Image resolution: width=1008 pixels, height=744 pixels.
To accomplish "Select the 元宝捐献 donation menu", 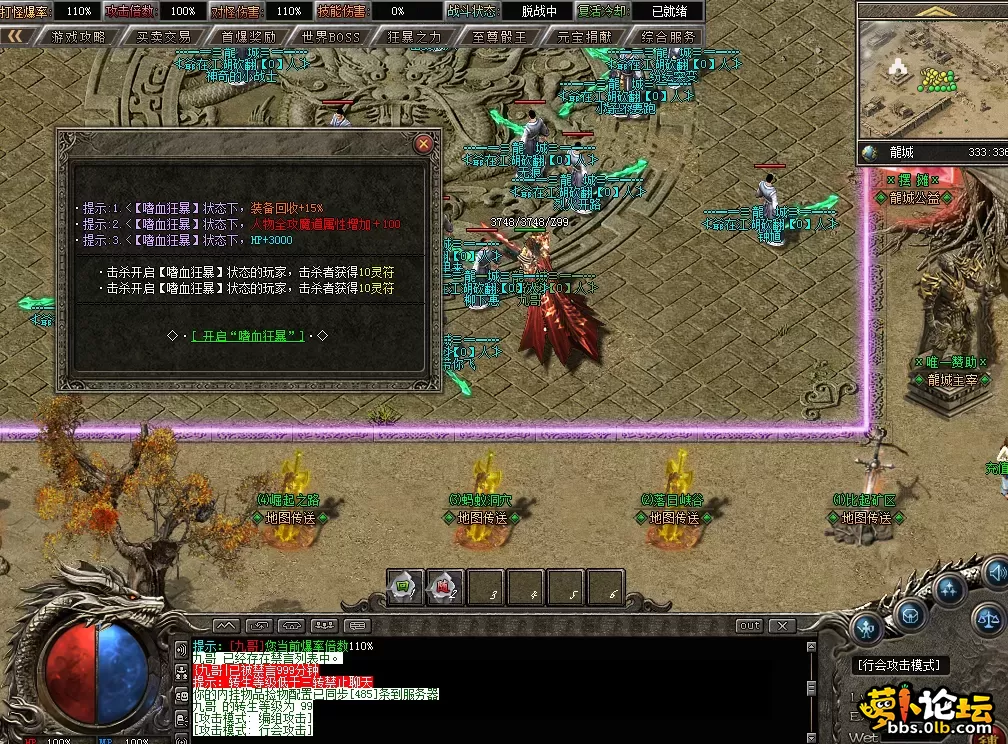I will click(x=584, y=36).
